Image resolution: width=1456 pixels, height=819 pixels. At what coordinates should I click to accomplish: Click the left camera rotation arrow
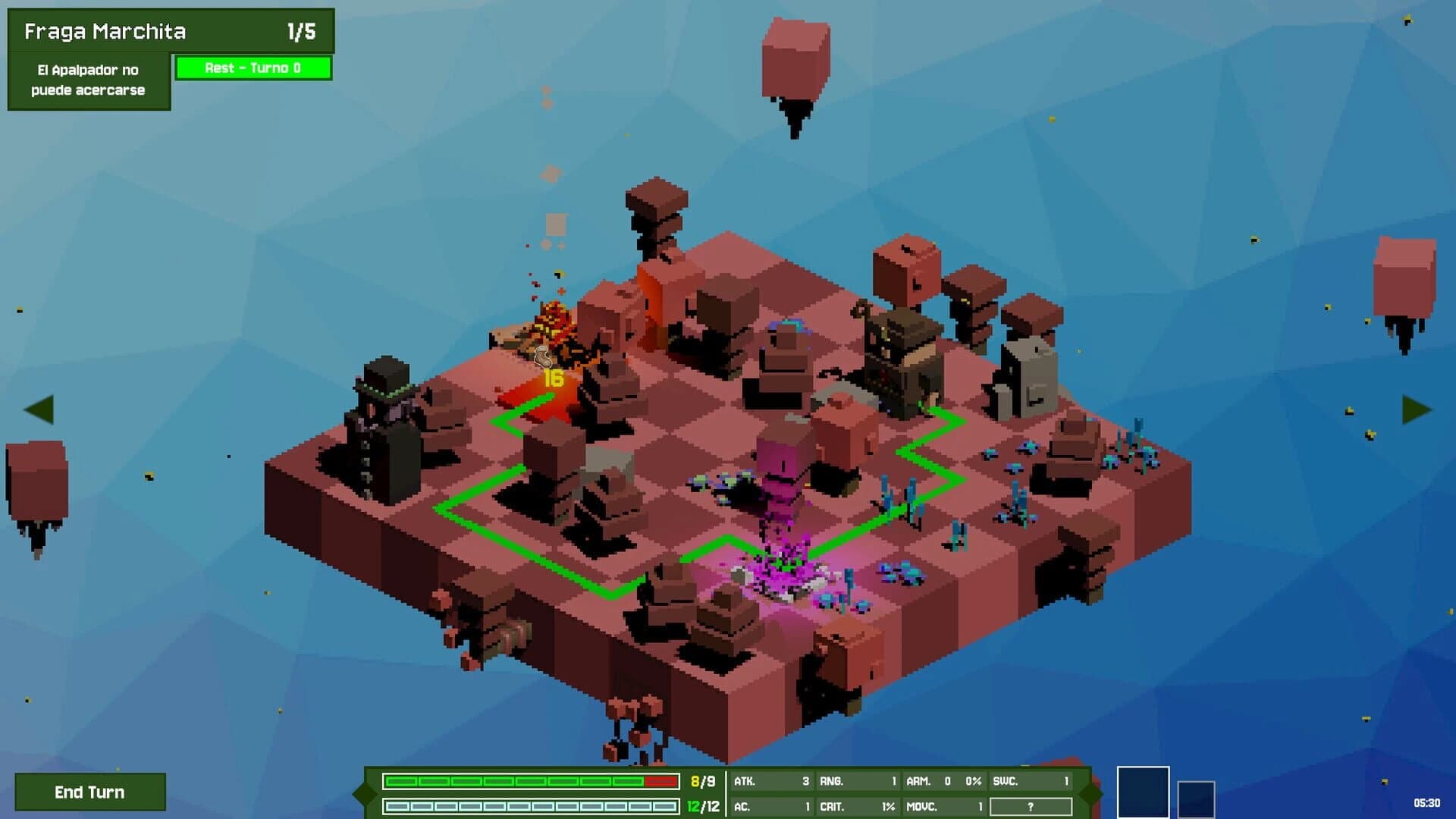point(39,412)
